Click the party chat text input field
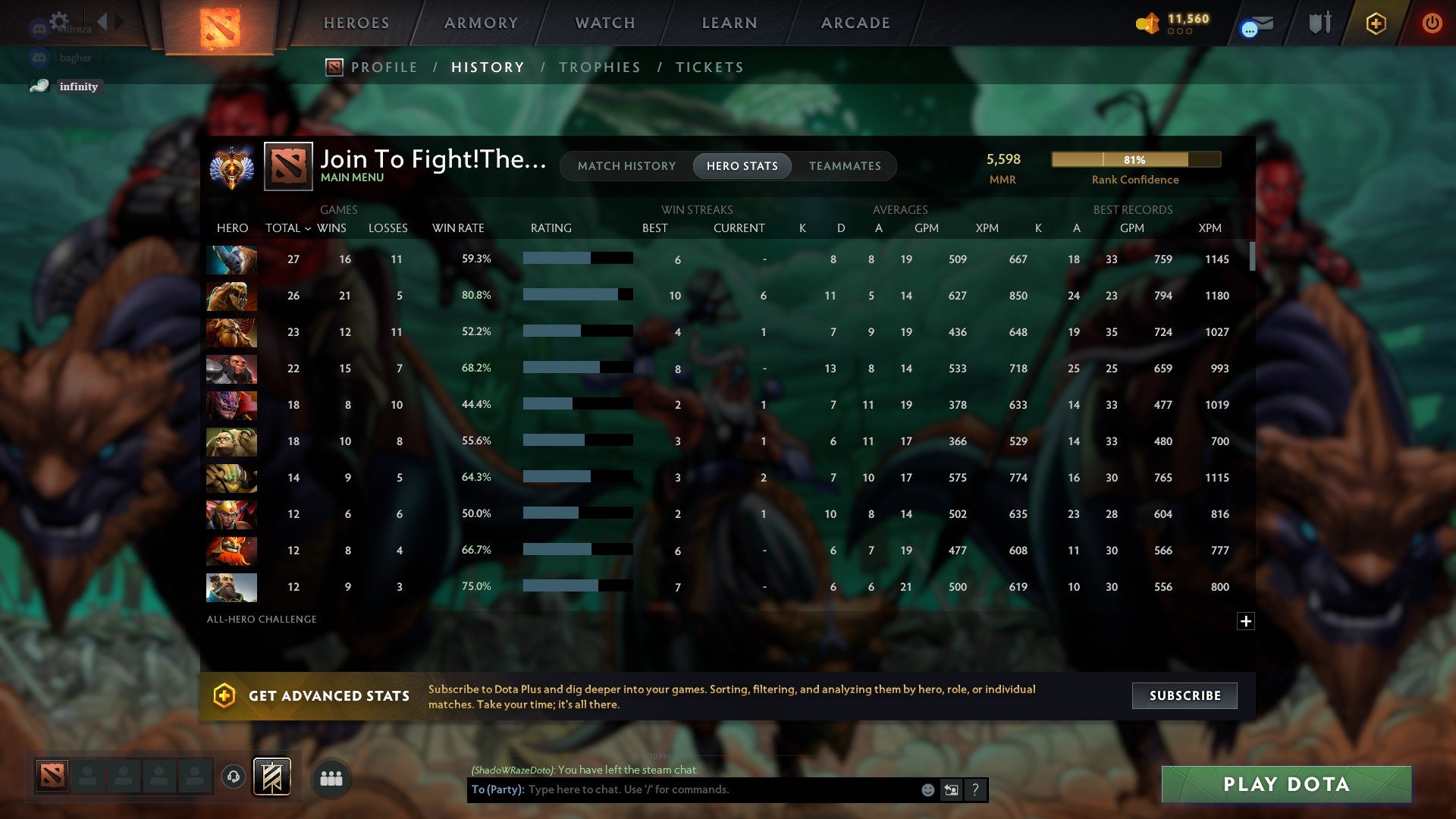 tap(682, 789)
